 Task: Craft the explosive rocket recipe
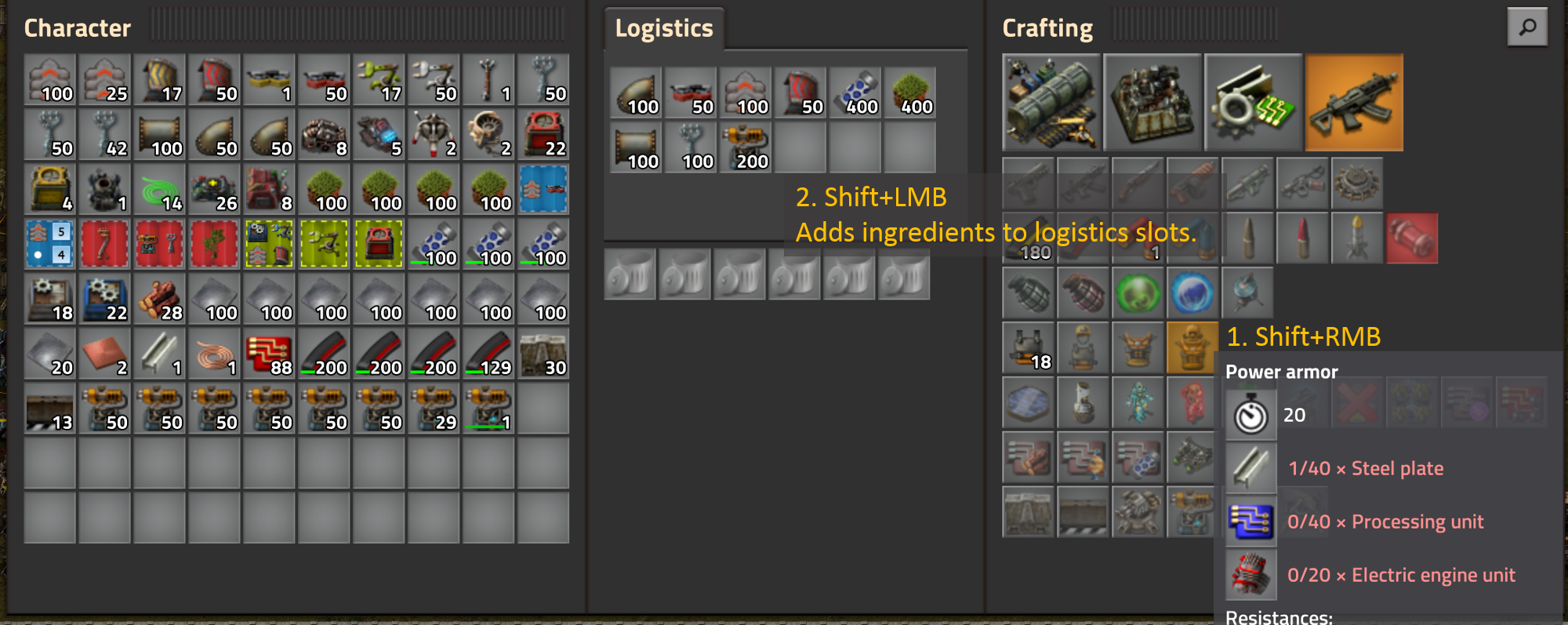coord(1412,238)
